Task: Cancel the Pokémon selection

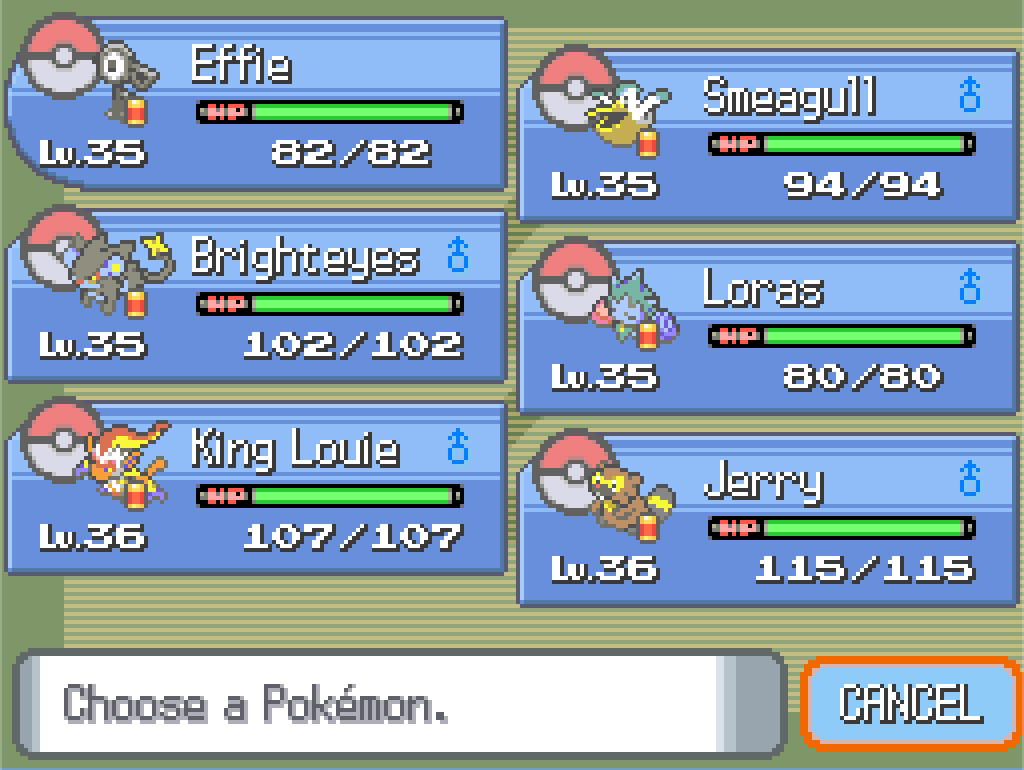Action: point(910,703)
